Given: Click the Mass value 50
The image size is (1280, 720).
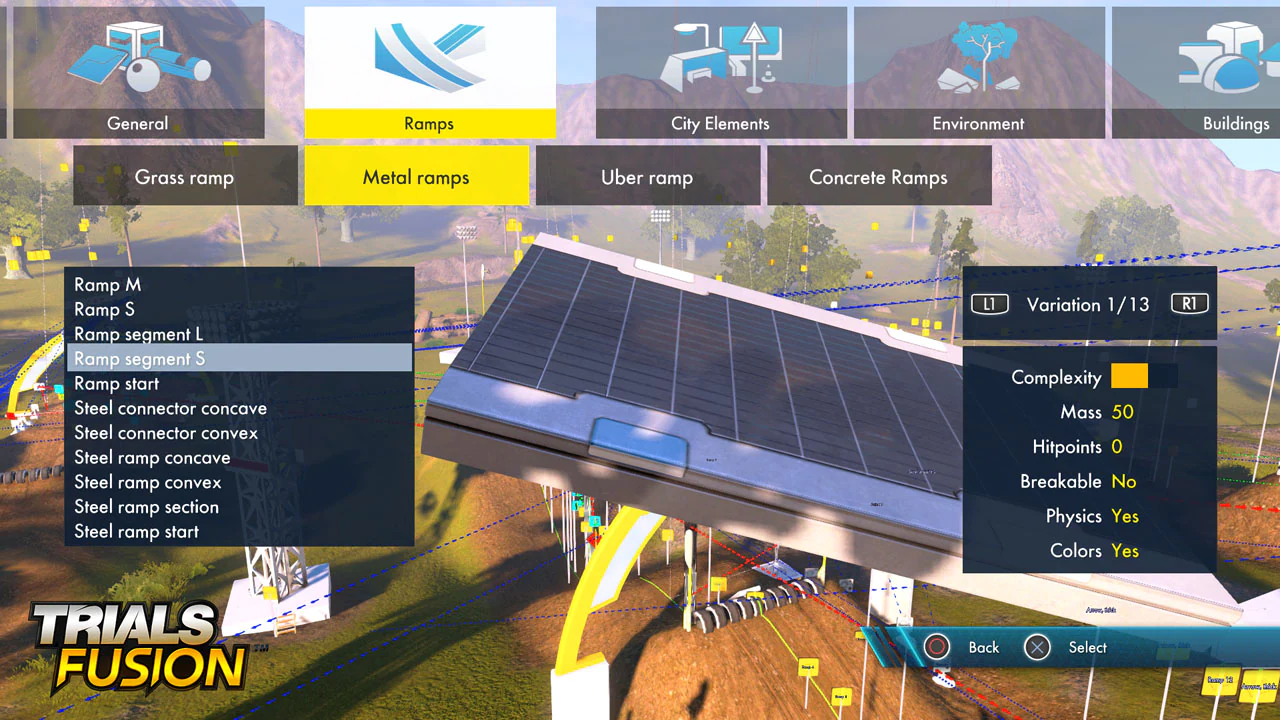Looking at the screenshot, I should tap(1122, 411).
